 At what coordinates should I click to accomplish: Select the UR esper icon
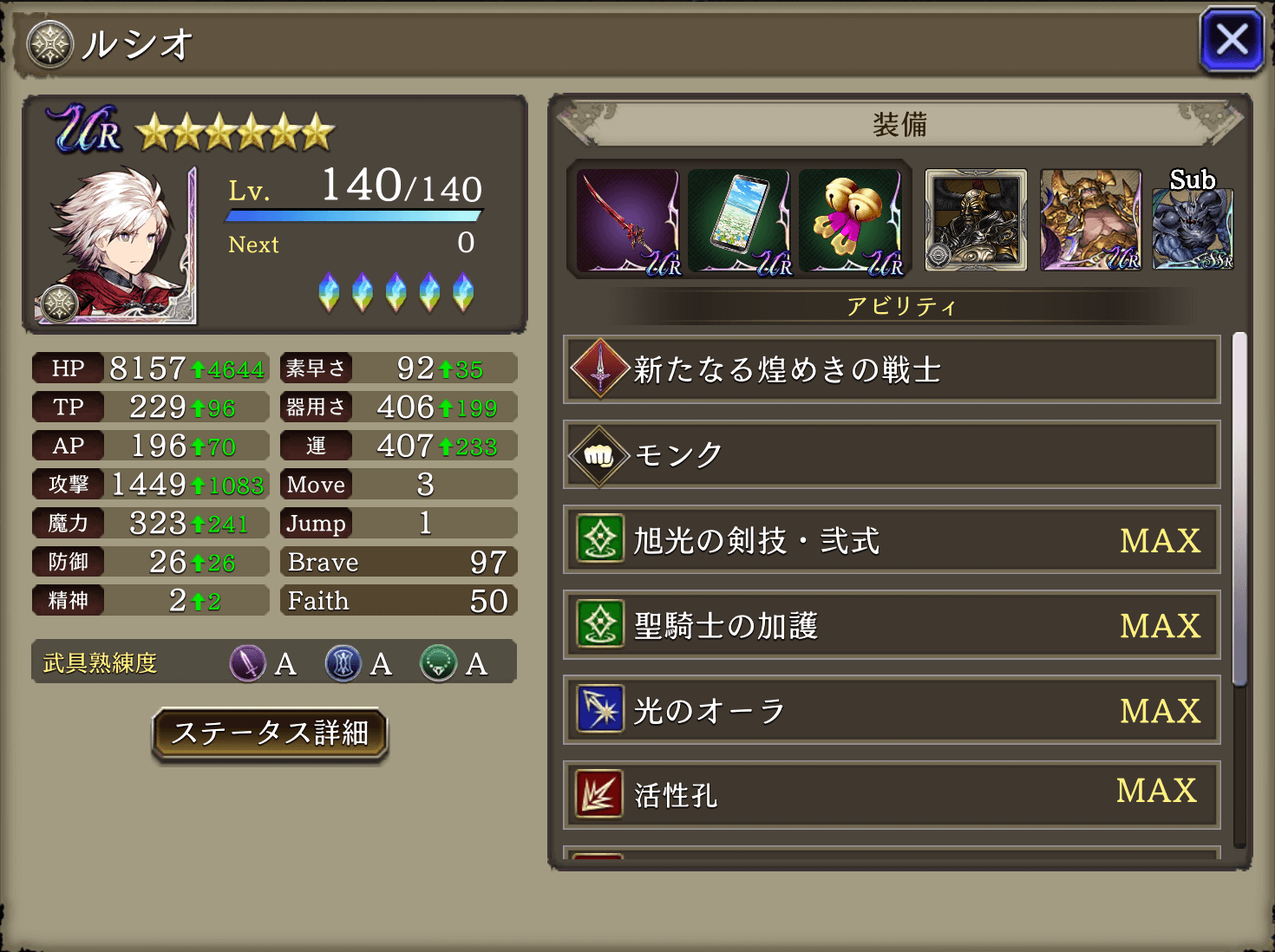[1090, 221]
